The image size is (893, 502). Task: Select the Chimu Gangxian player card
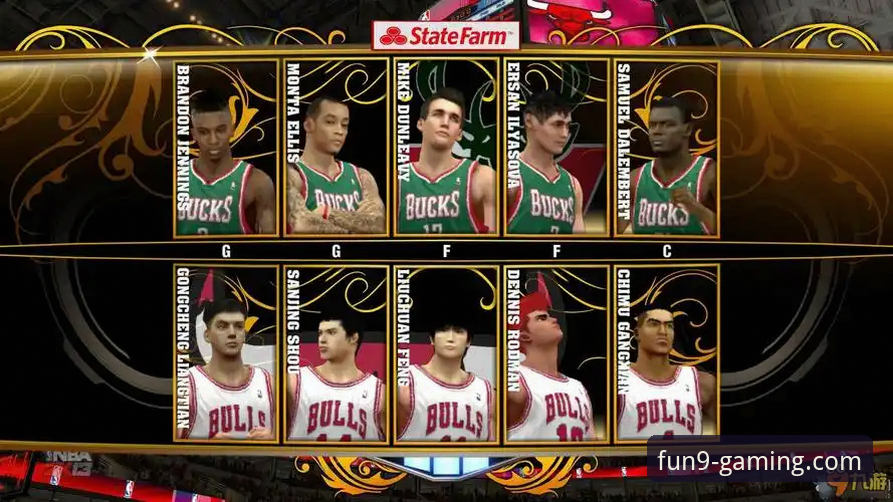[x=667, y=353]
